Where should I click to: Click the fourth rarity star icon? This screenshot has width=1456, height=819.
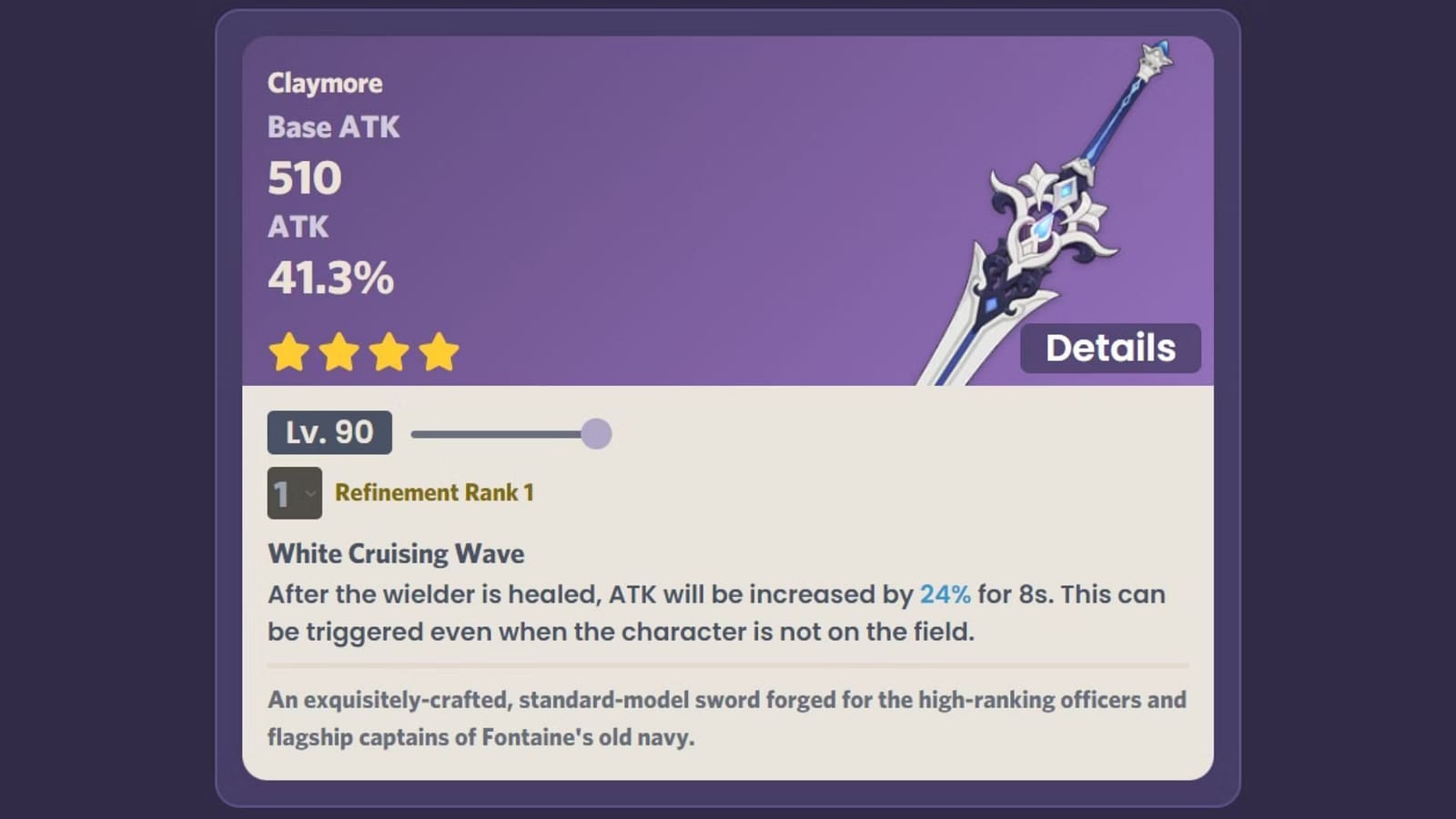tap(440, 350)
